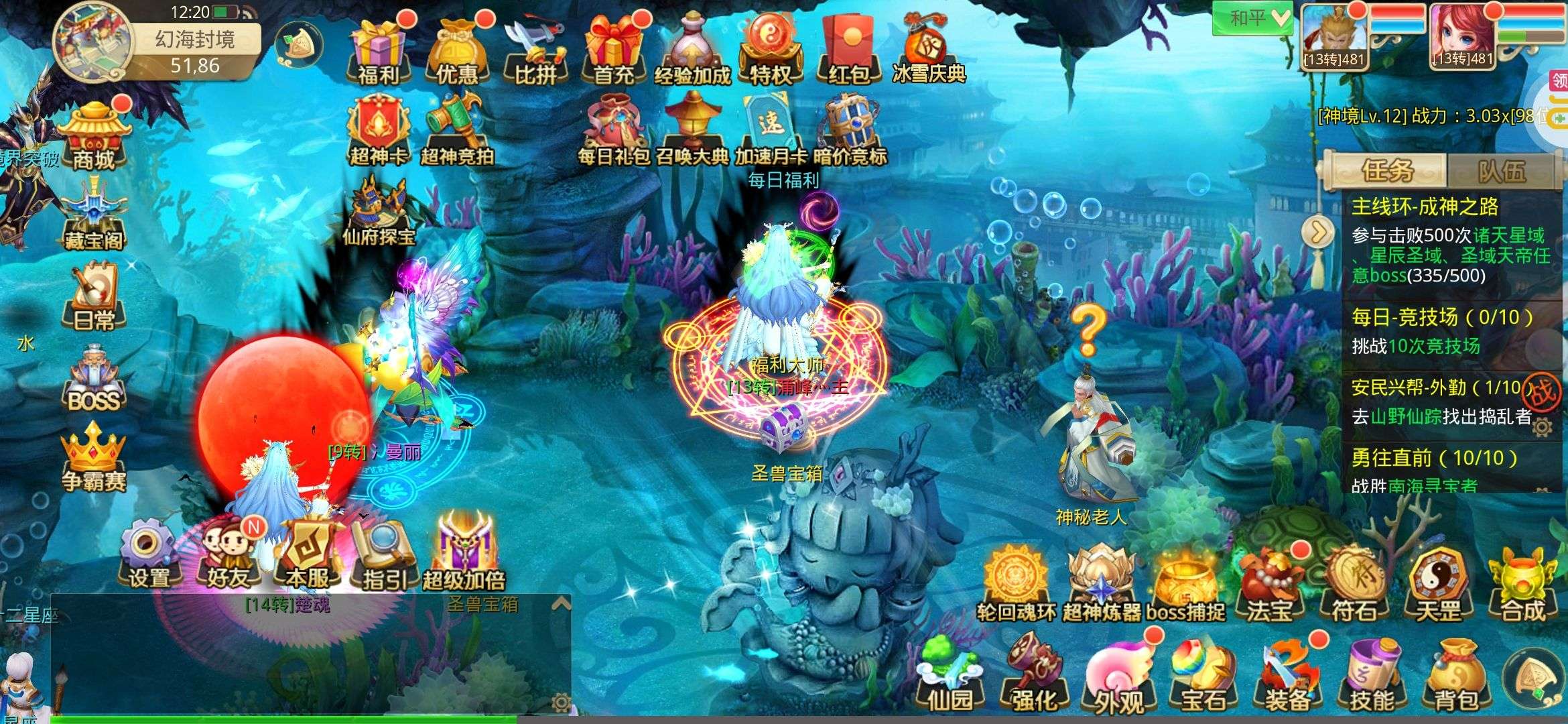
Task: Open the 背包 backpack
Action: (1455, 677)
